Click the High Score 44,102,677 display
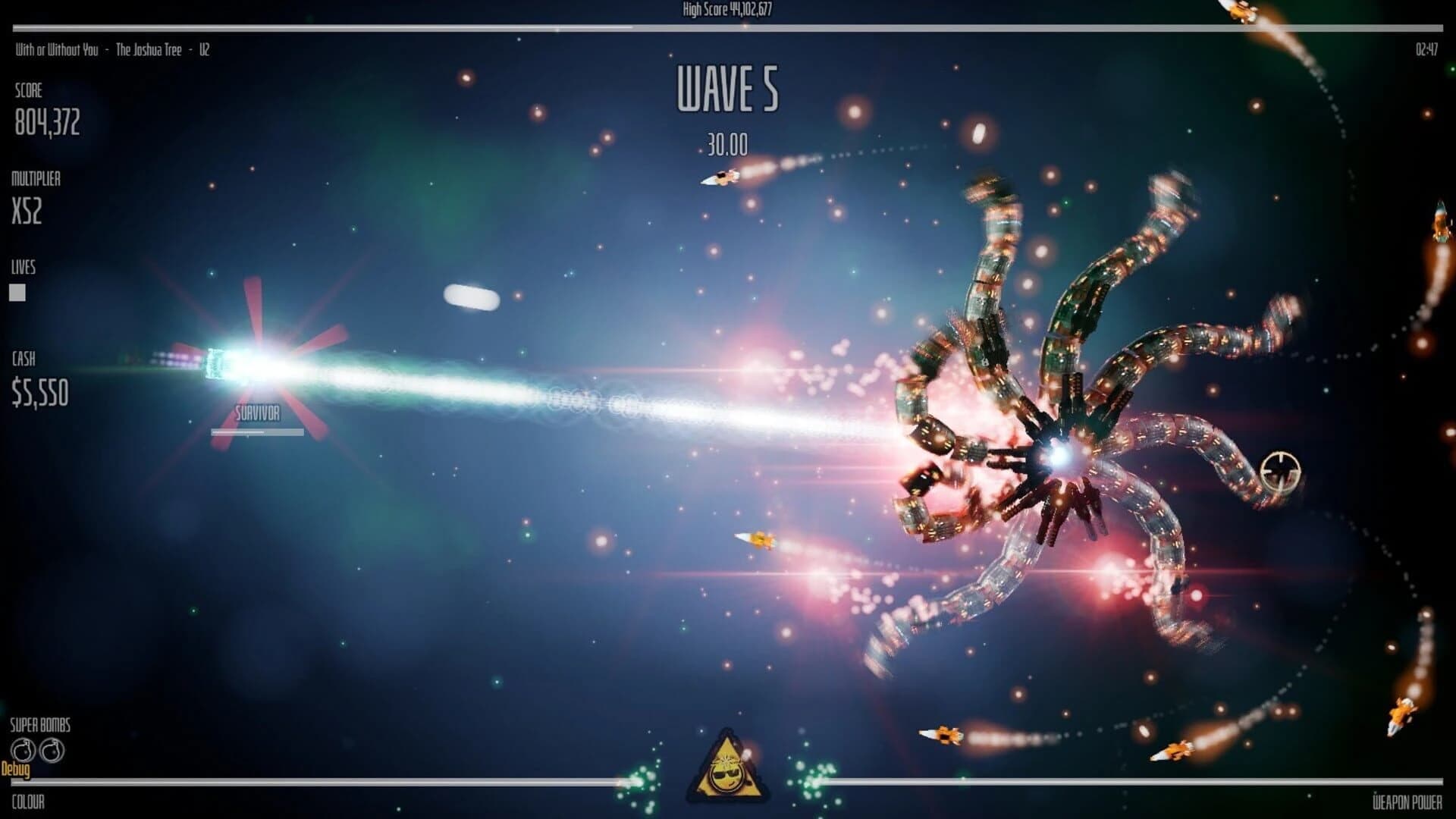 [727, 11]
